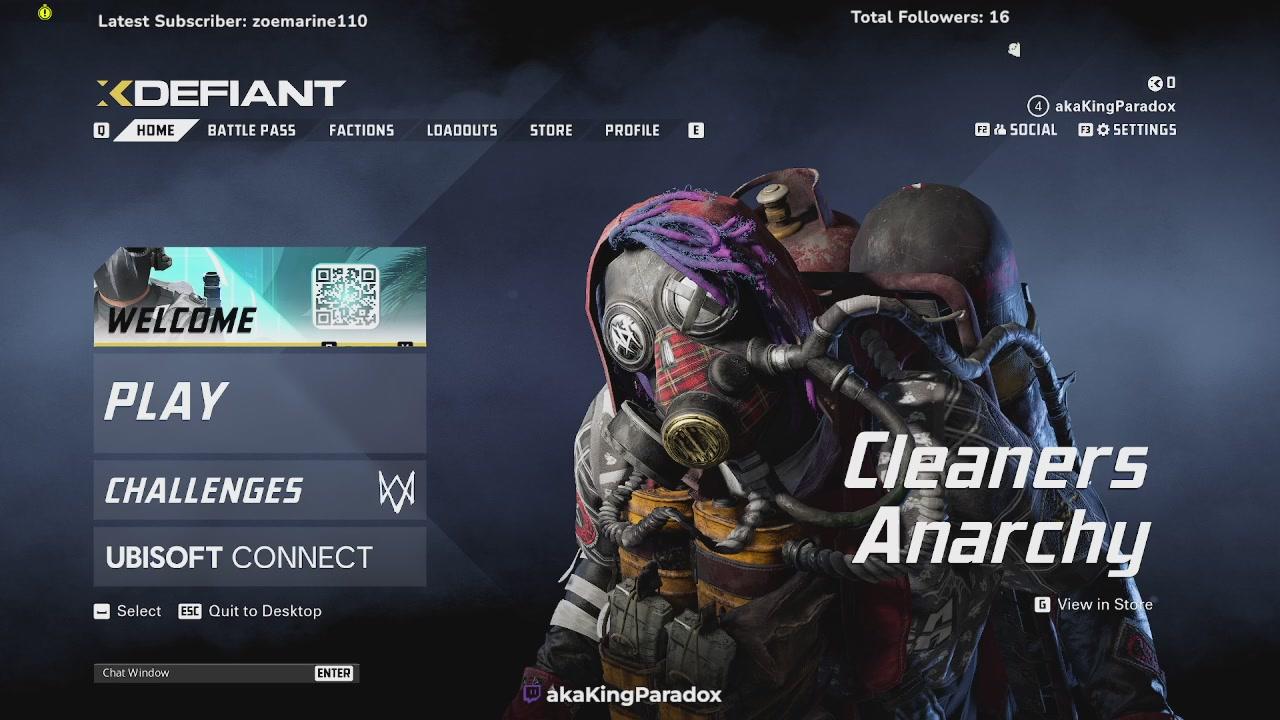Scan the QR code on the Welcome banner
The width and height of the screenshot is (1280, 720).
[x=348, y=298]
